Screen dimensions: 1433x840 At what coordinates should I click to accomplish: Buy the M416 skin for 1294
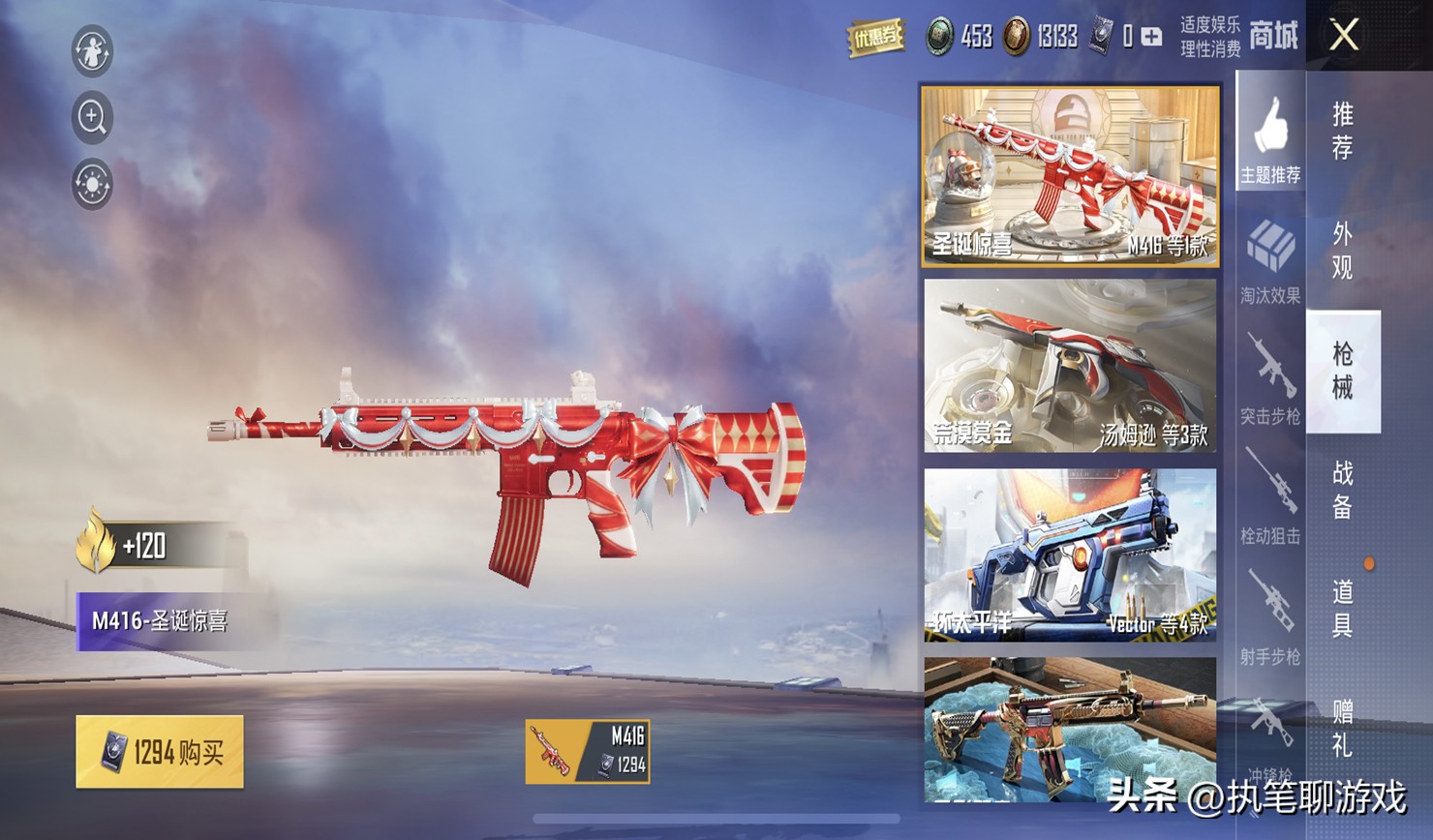pyautogui.click(x=160, y=752)
